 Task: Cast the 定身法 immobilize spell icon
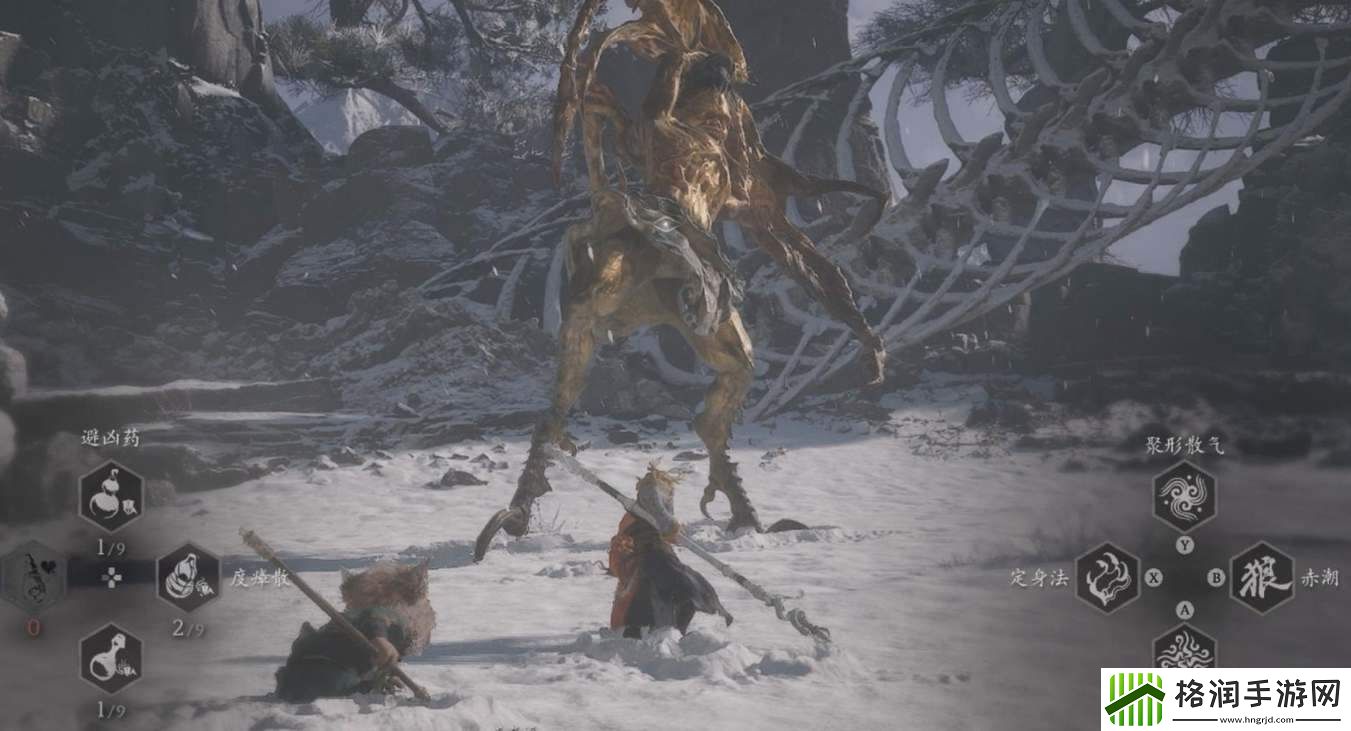[1108, 577]
